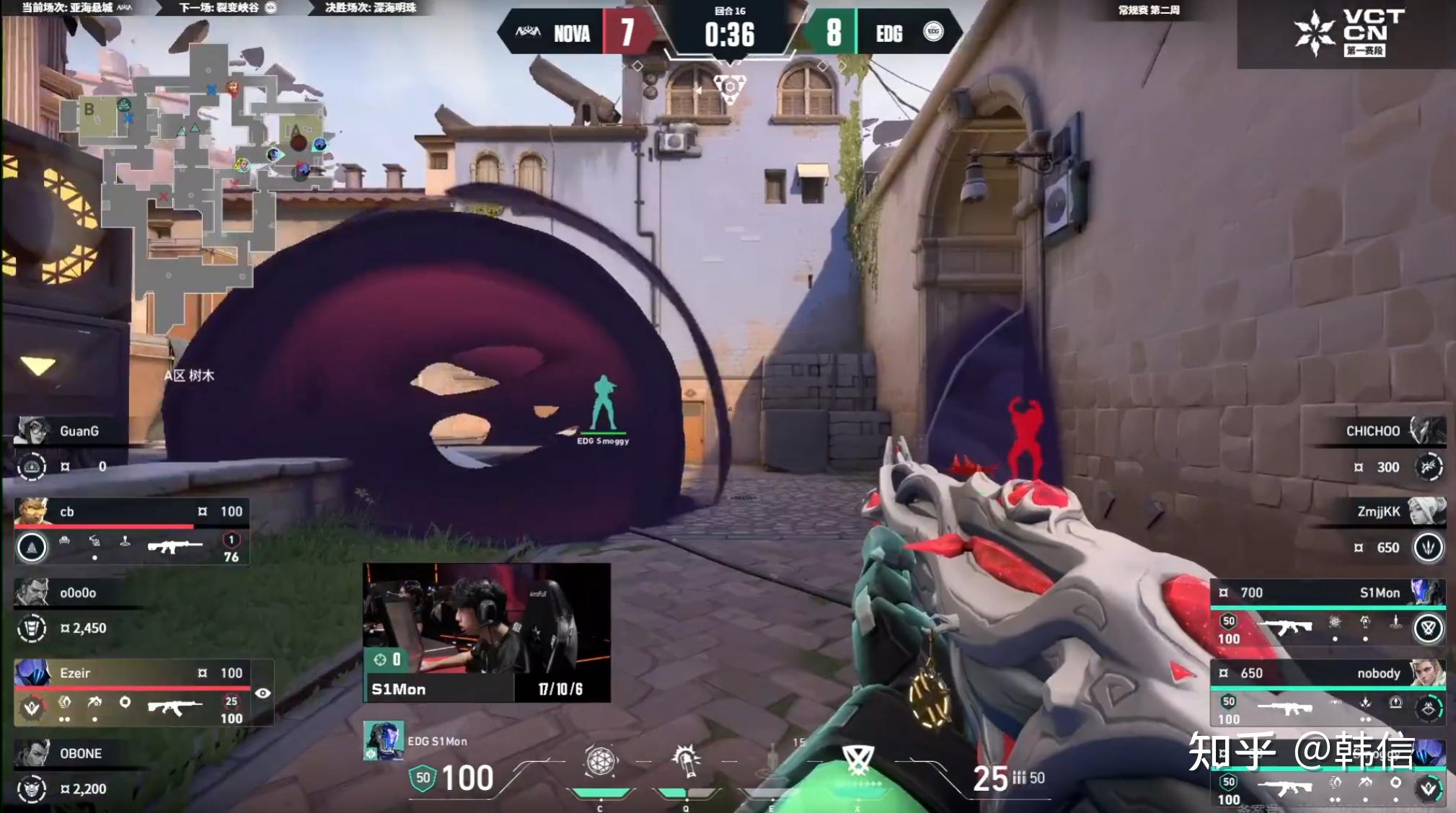Toggle the eye icon beside Ezeir
The image size is (1456, 813).
(x=263, y=693)
